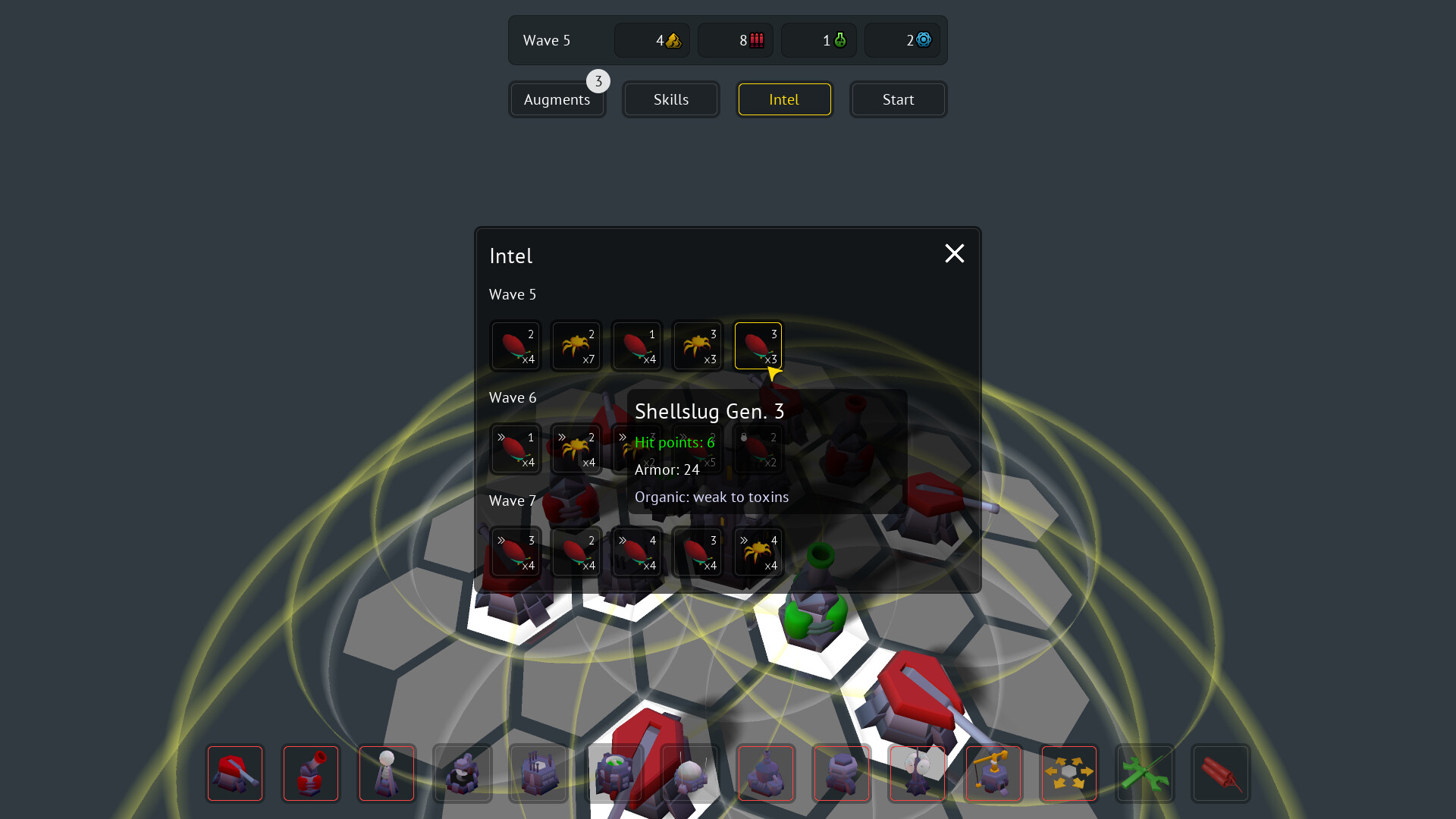
Task: Click the gold resource icon in top bar
Action: 652,40
